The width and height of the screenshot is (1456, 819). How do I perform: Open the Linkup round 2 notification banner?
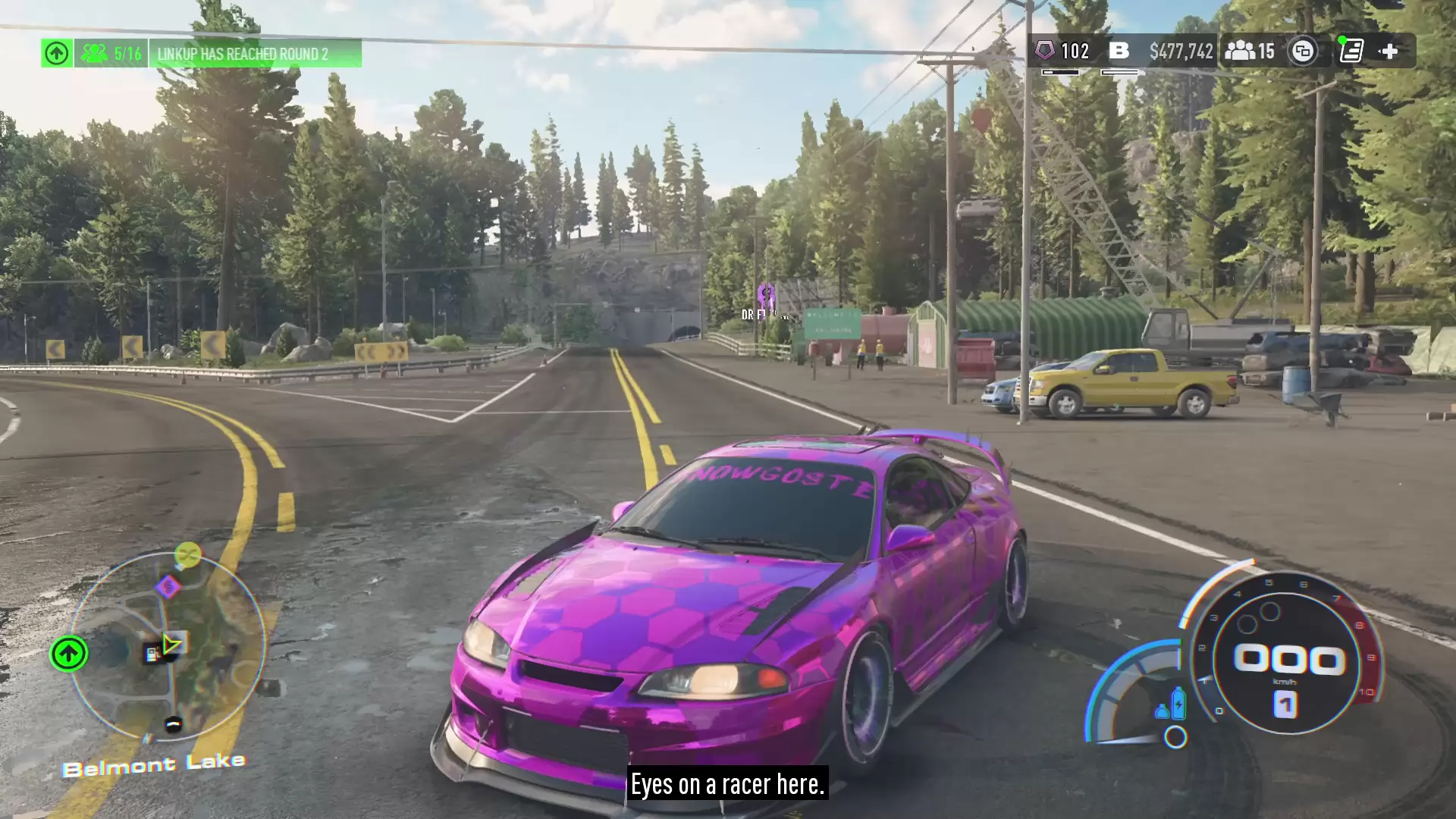(x=243, y=54)
